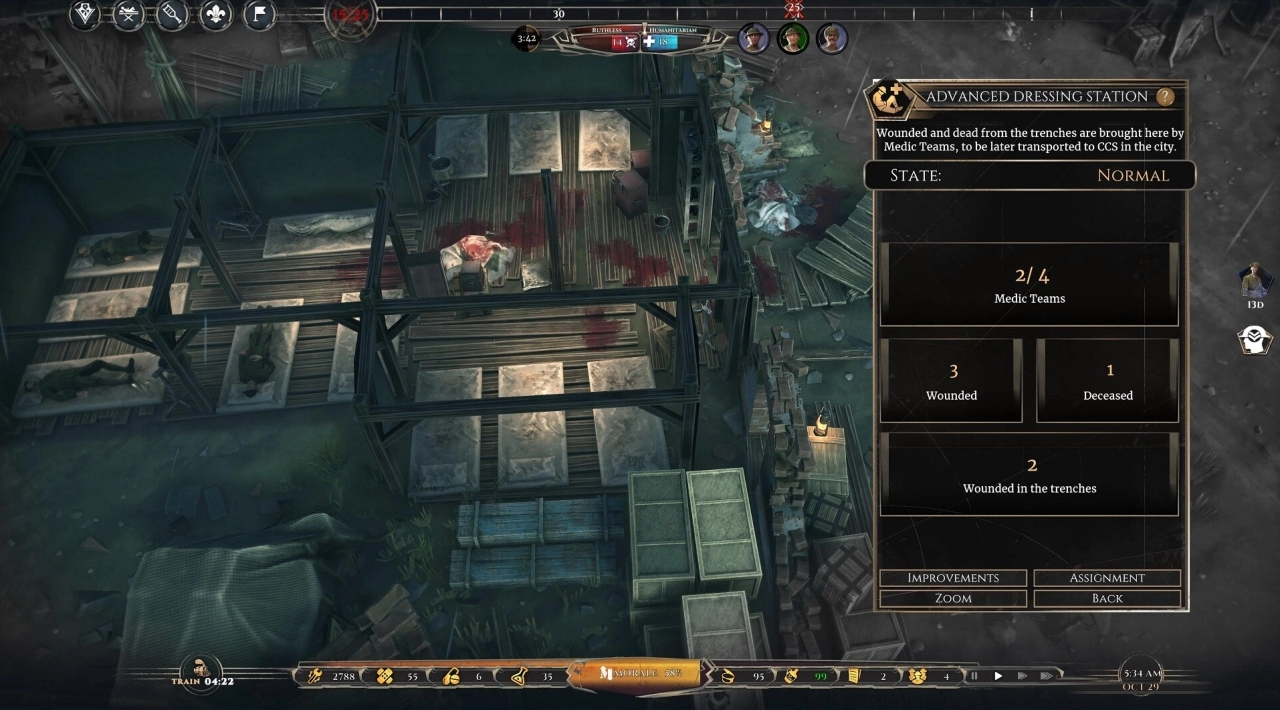
Task: Set game speed to normal play
Action: tap(998, 676)
